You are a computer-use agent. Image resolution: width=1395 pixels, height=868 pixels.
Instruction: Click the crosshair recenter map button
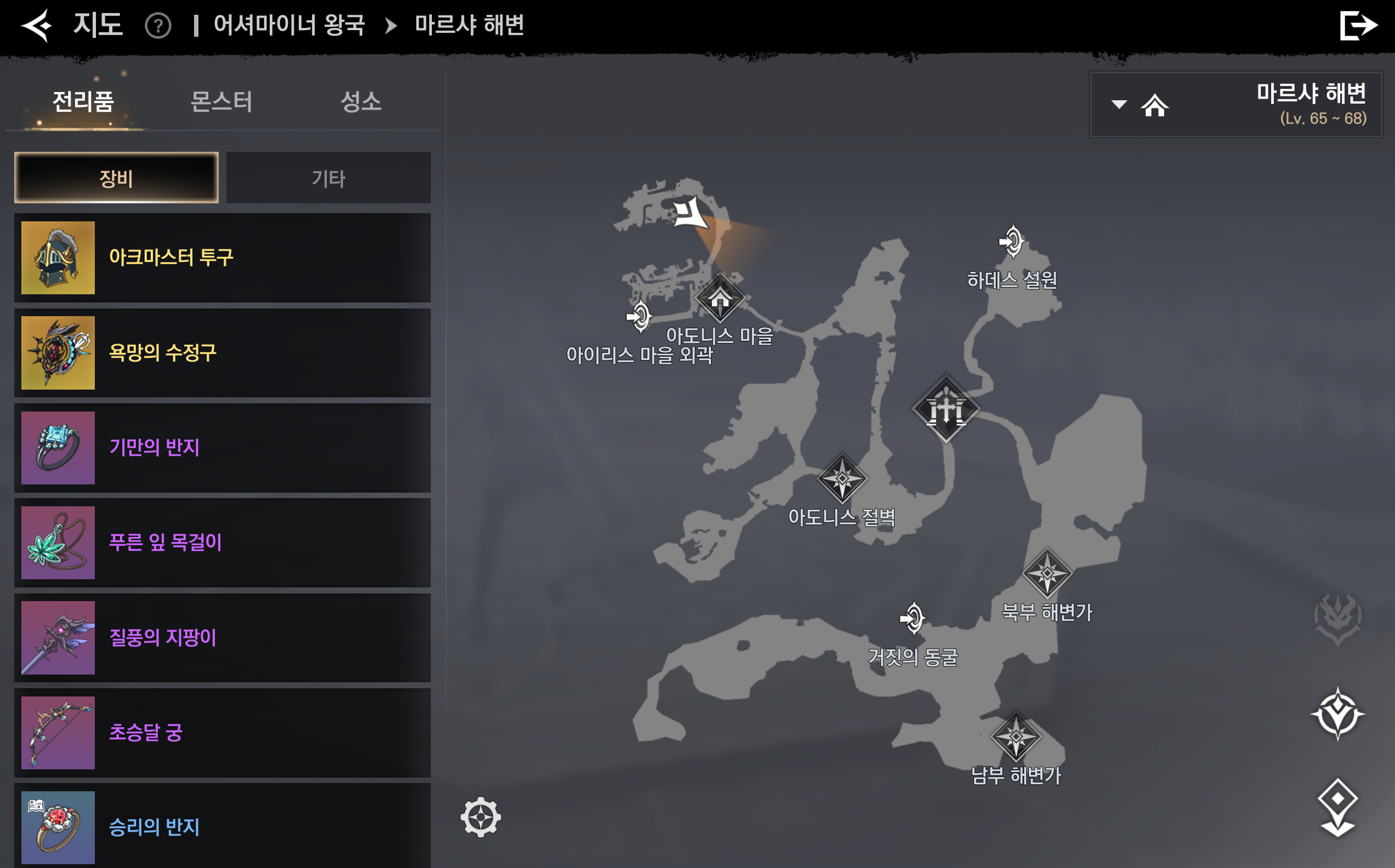coord(481,817)
